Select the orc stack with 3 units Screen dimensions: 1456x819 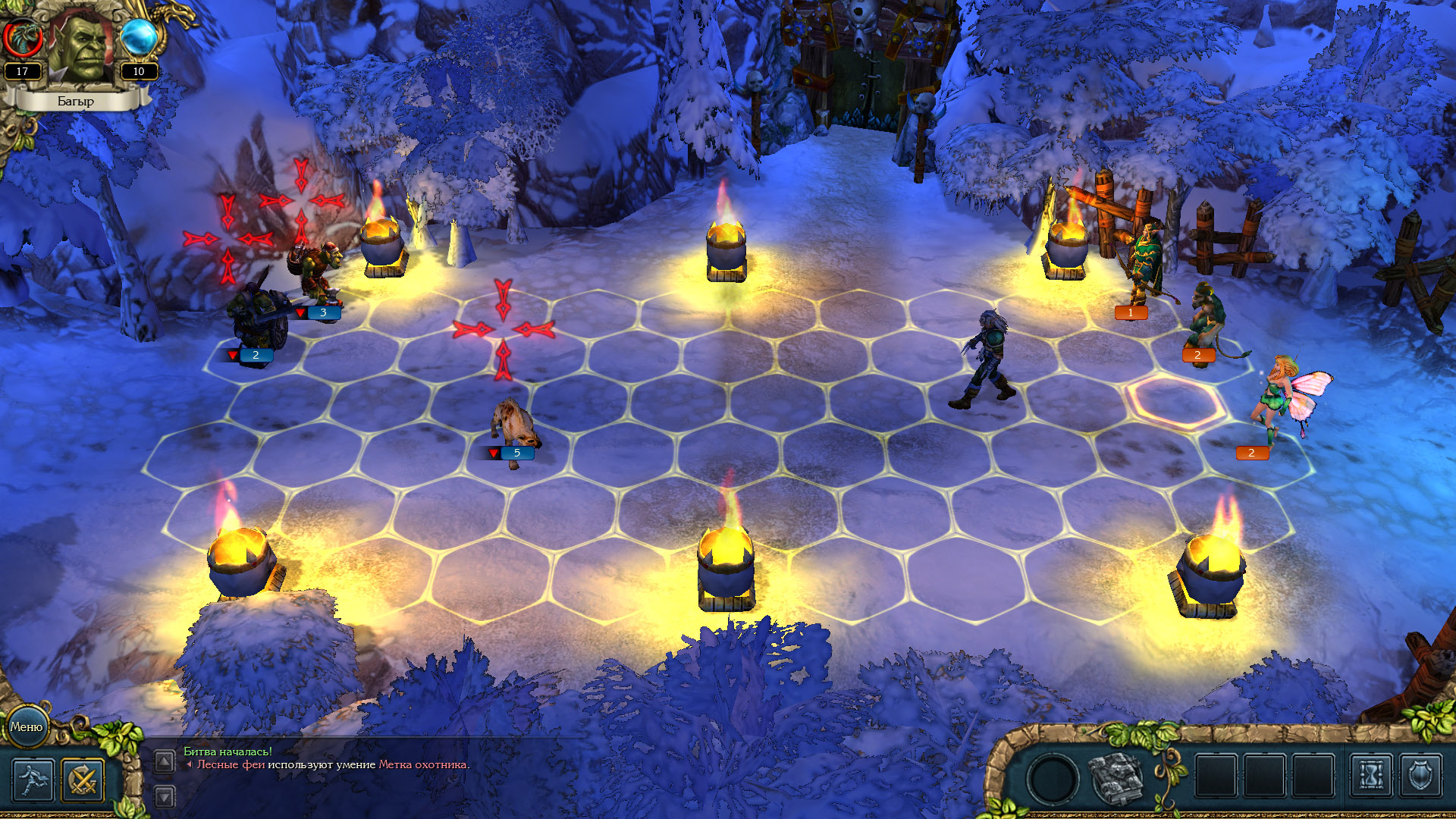coord(315,273)
